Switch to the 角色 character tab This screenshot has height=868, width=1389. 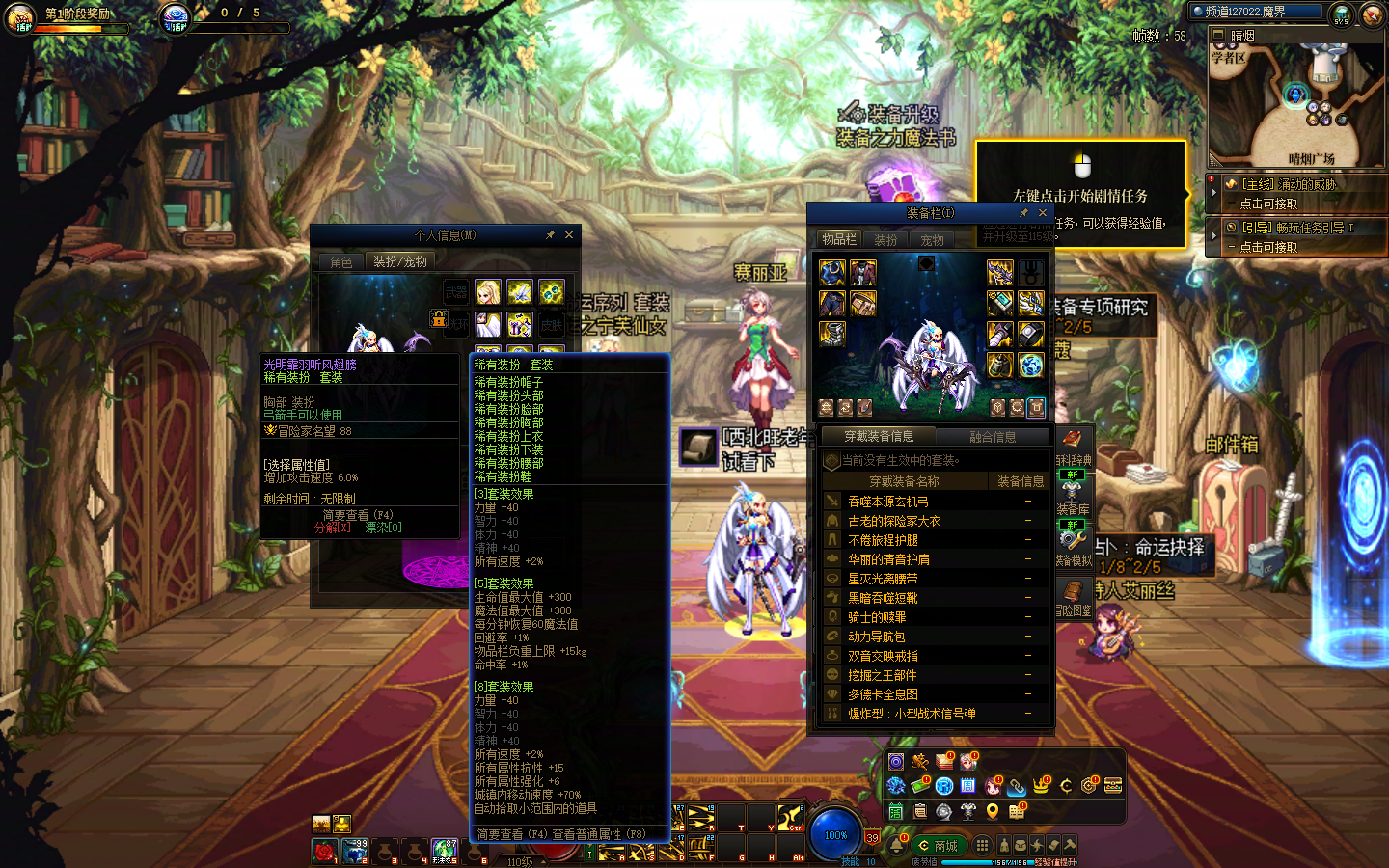pyautogui.click(x=341, y=262)
